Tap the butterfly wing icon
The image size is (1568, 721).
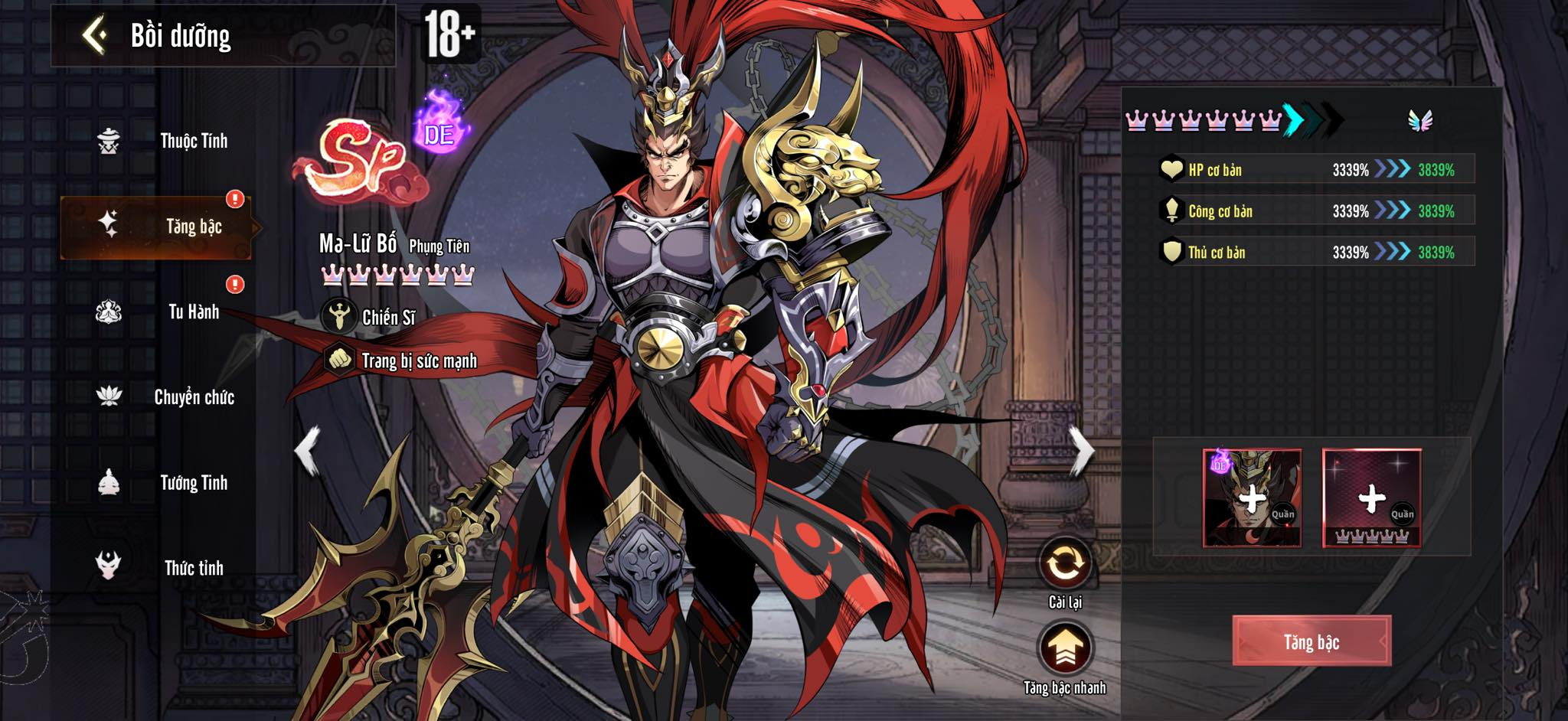tap(1419, 120)
